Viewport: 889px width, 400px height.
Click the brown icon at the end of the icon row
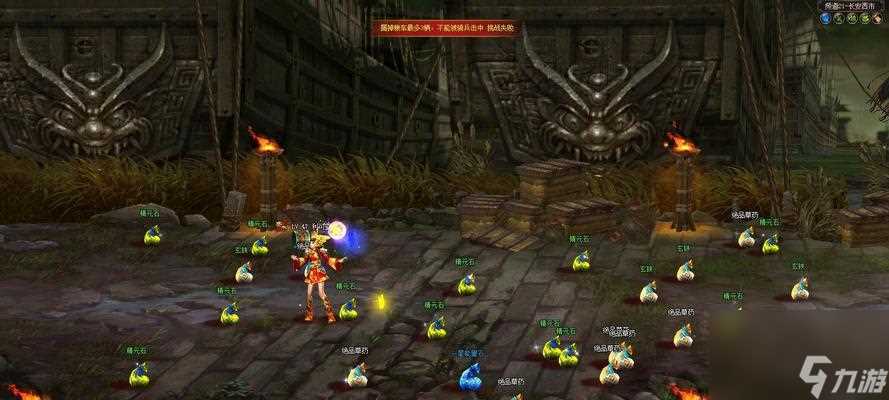(x=877, y=18)
